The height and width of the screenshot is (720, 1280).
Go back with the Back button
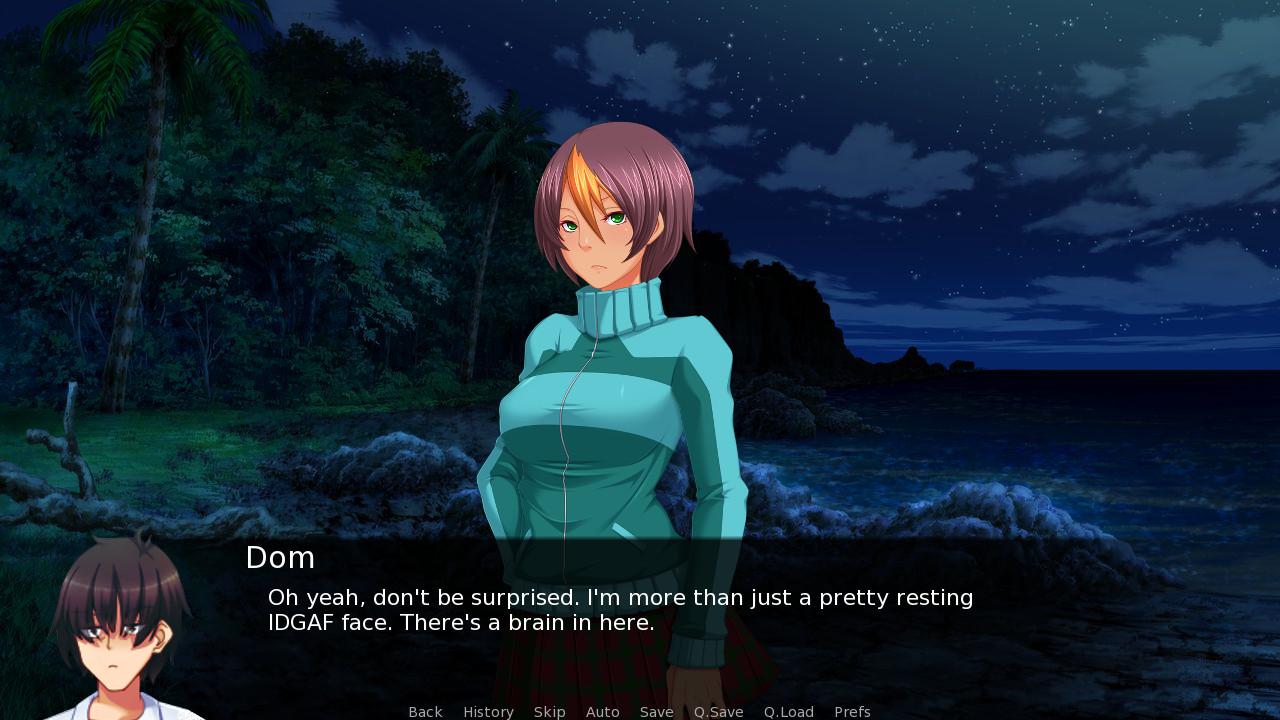coord(425,712)
